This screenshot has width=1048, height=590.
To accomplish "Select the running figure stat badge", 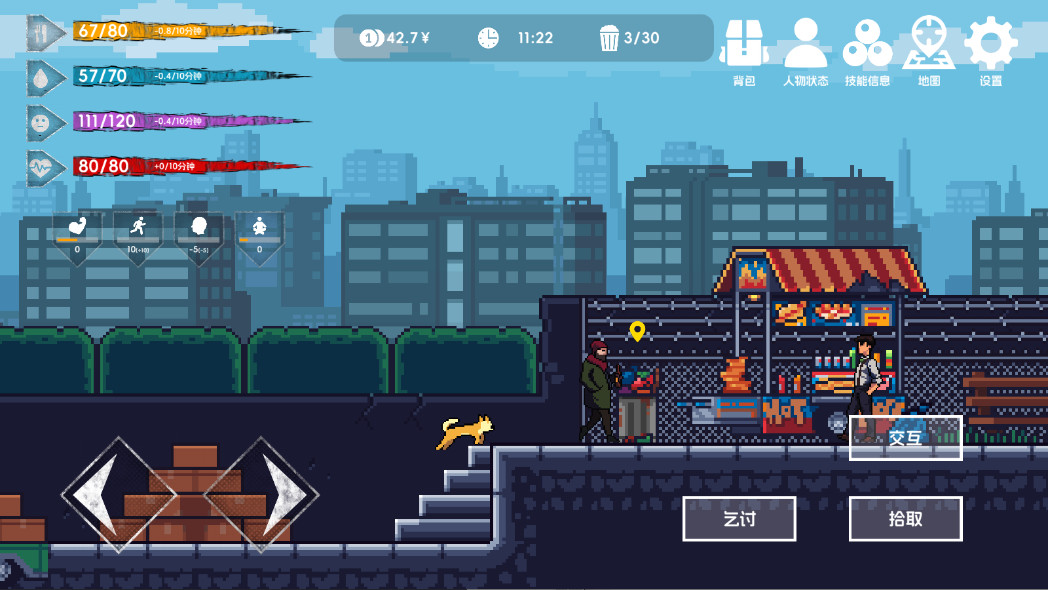I will [x=138, y=234].
